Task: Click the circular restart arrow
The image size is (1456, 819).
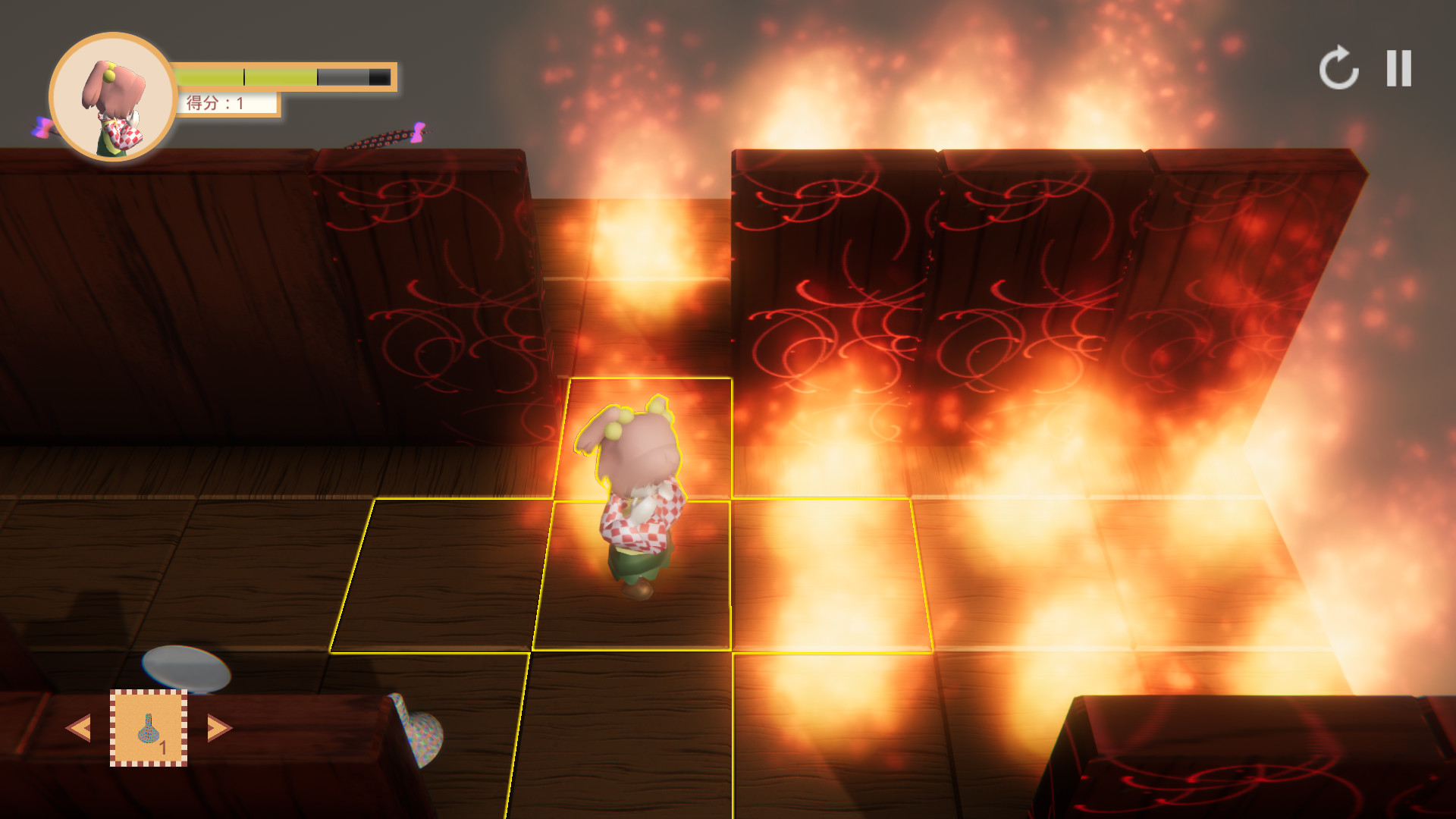Action: (x=1339, y=67)
